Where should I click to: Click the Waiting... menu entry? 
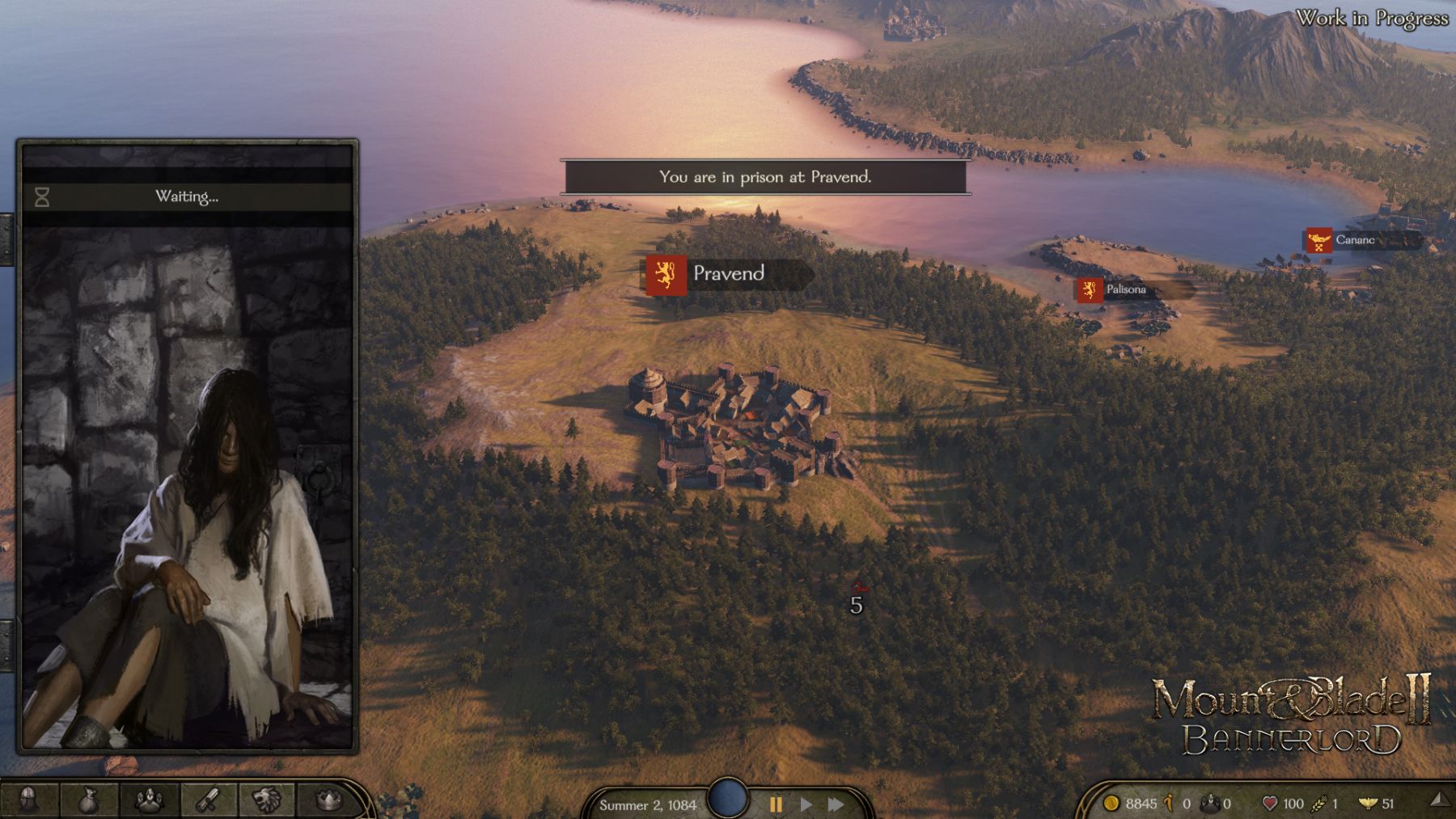187,196
